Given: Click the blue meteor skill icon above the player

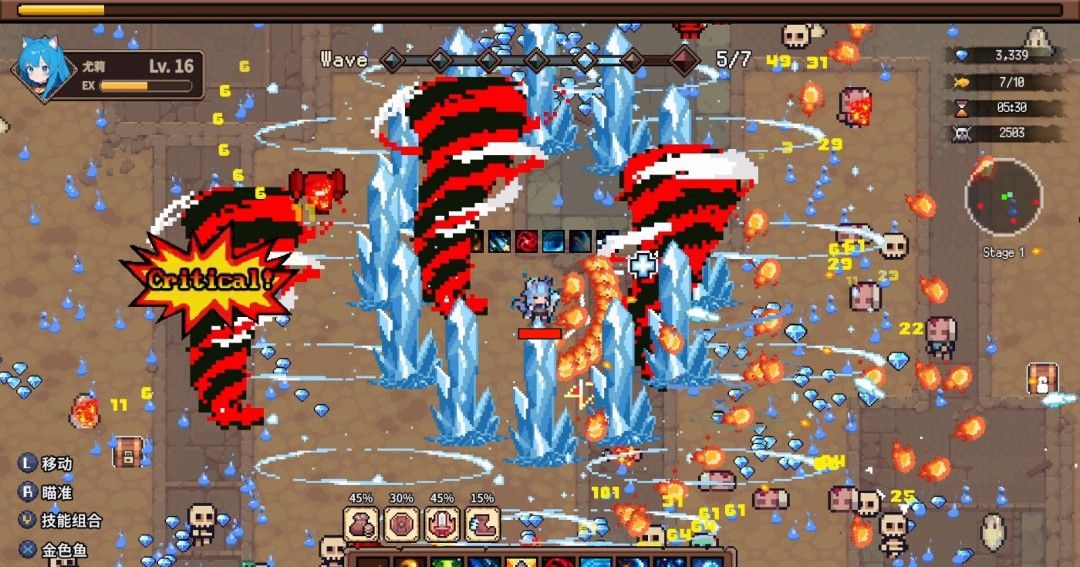Looking at the screenshot, I should (501, 241).
